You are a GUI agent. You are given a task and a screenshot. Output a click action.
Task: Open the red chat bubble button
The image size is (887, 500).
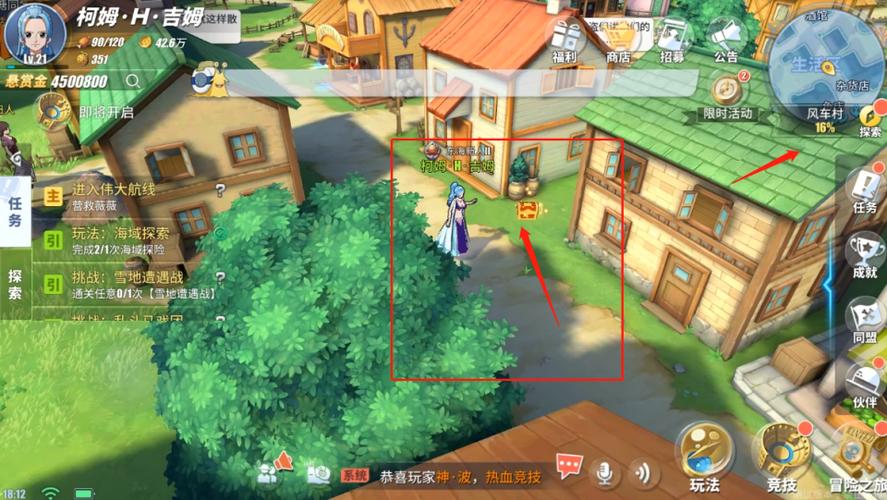click(570, 467)
